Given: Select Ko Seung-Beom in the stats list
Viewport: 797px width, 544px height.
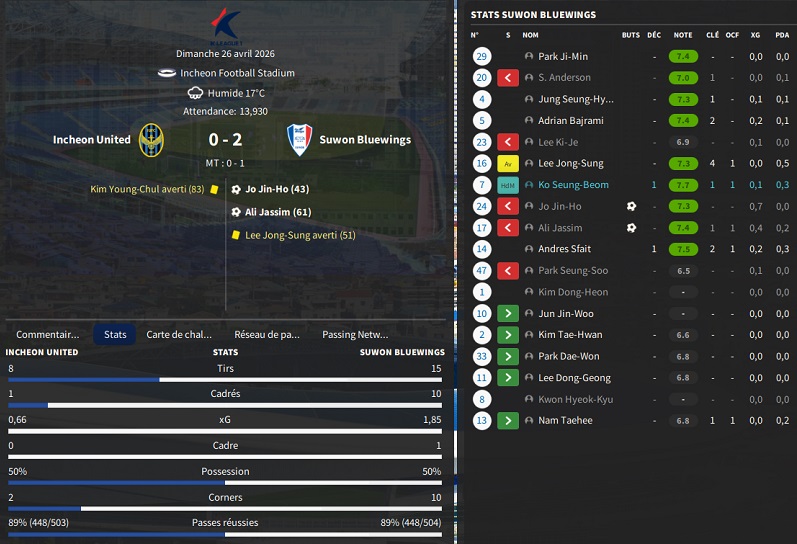Looking at the screenshot, I should pos(572,185).
